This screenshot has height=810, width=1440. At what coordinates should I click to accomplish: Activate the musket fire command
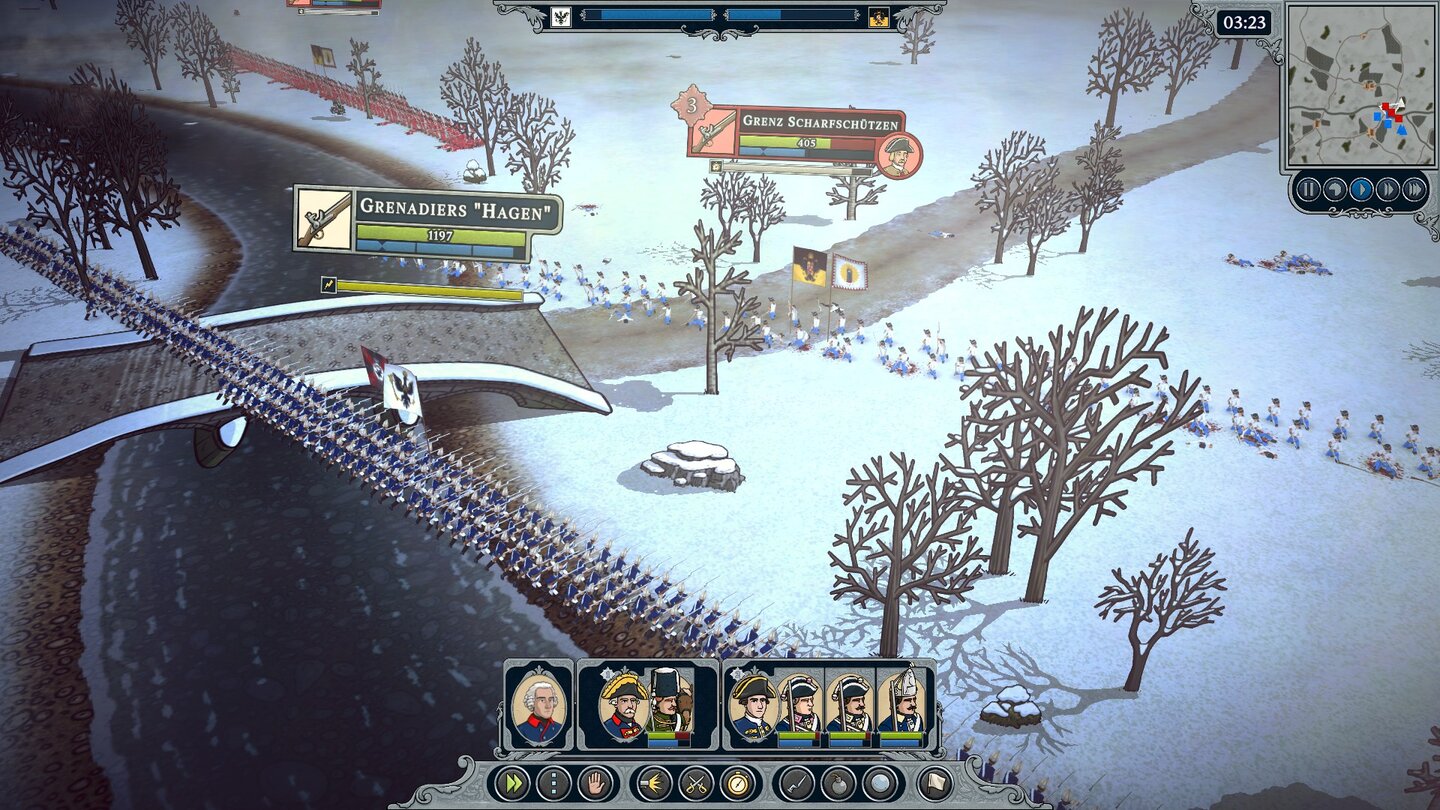(654, 783)
